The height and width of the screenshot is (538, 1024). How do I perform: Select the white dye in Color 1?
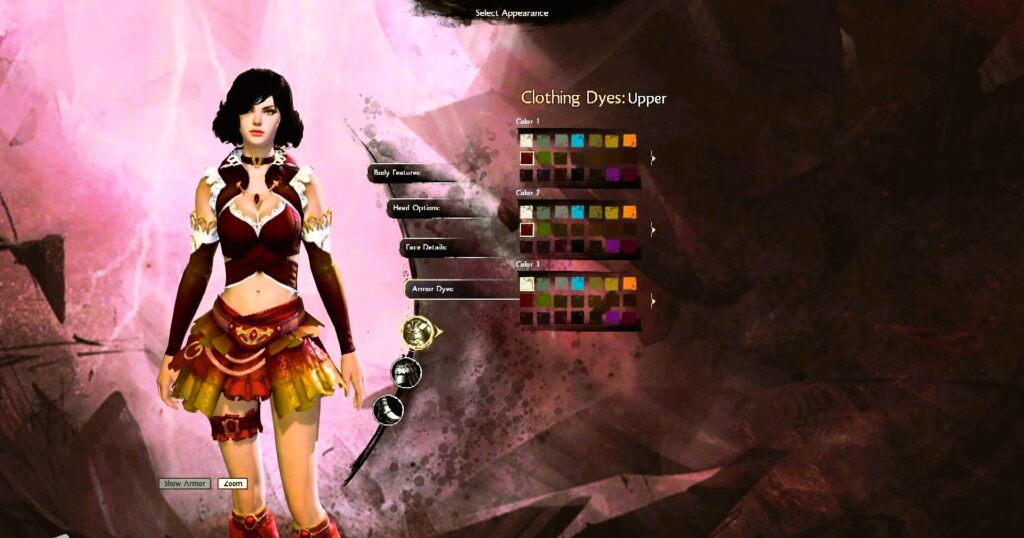[526, 141]
